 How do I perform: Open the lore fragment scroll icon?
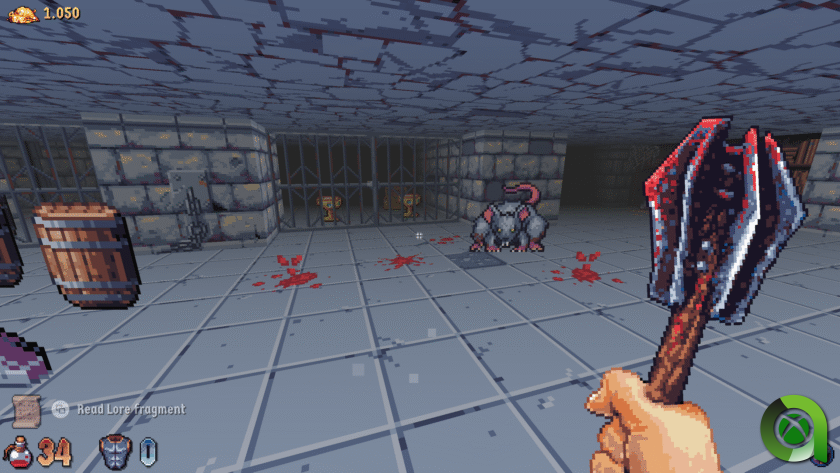[26, 408]
